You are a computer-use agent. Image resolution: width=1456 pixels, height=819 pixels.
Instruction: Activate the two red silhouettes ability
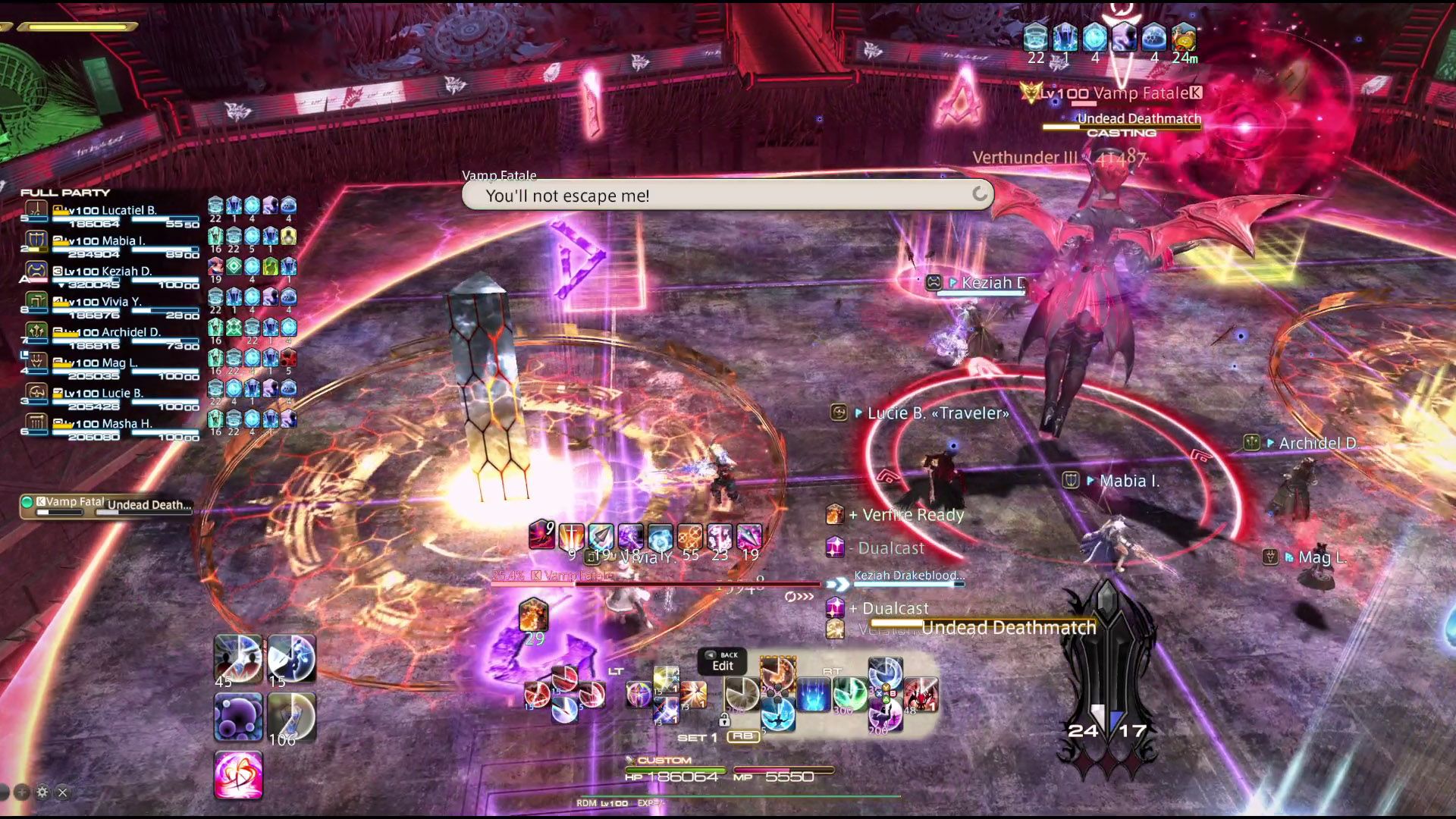coord(238,657)
